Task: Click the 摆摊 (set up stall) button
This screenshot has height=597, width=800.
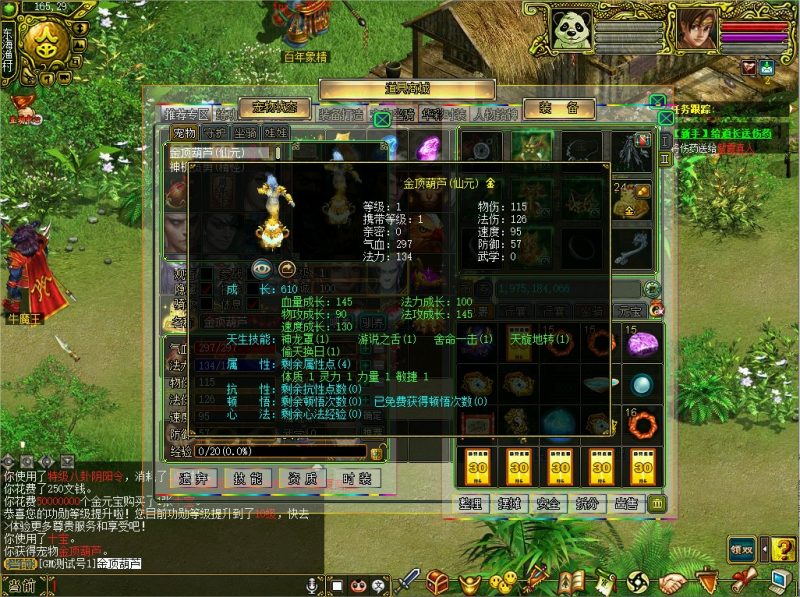Action: 510,503
